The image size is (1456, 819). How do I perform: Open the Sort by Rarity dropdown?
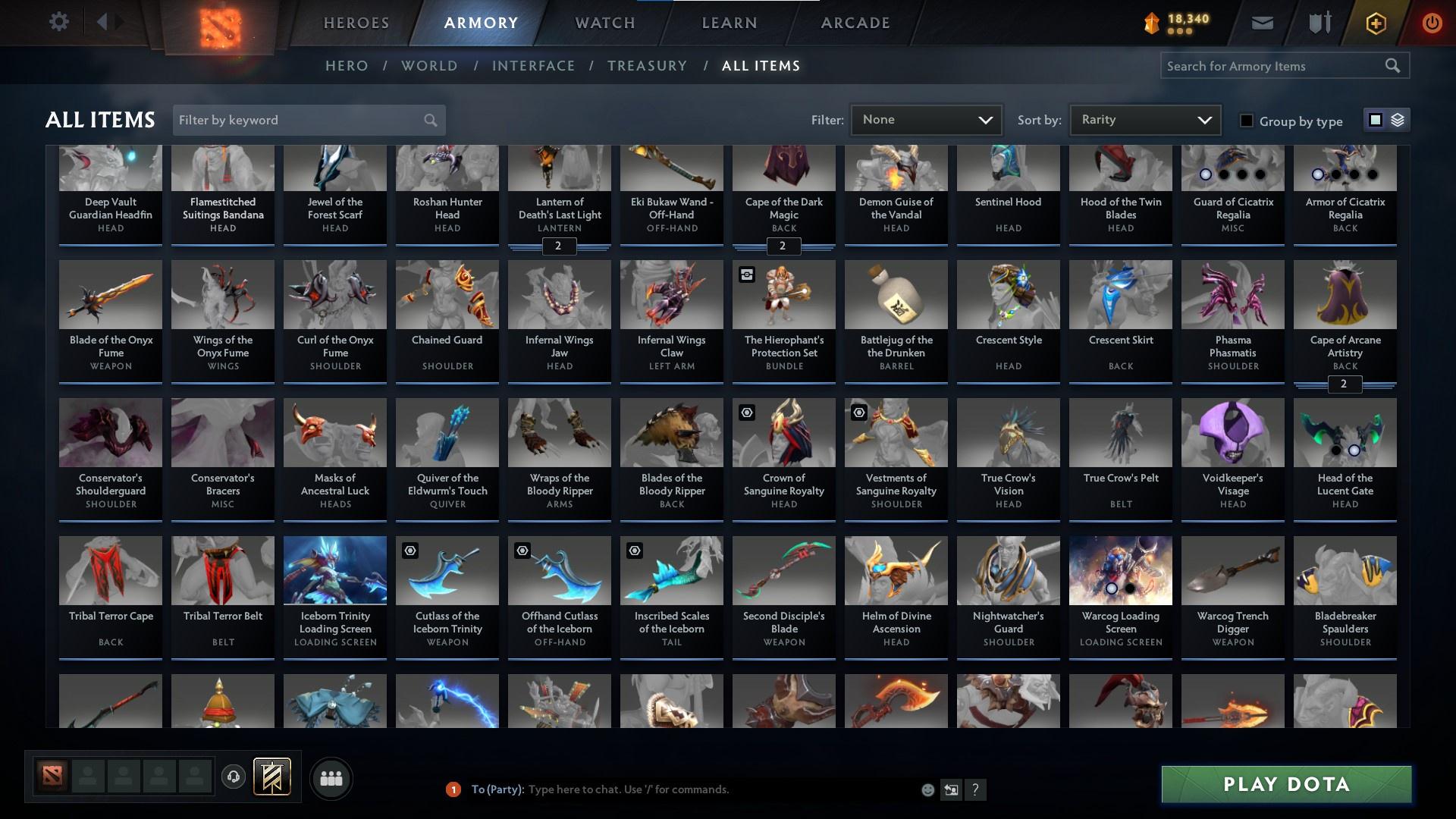click(1144, 119)
